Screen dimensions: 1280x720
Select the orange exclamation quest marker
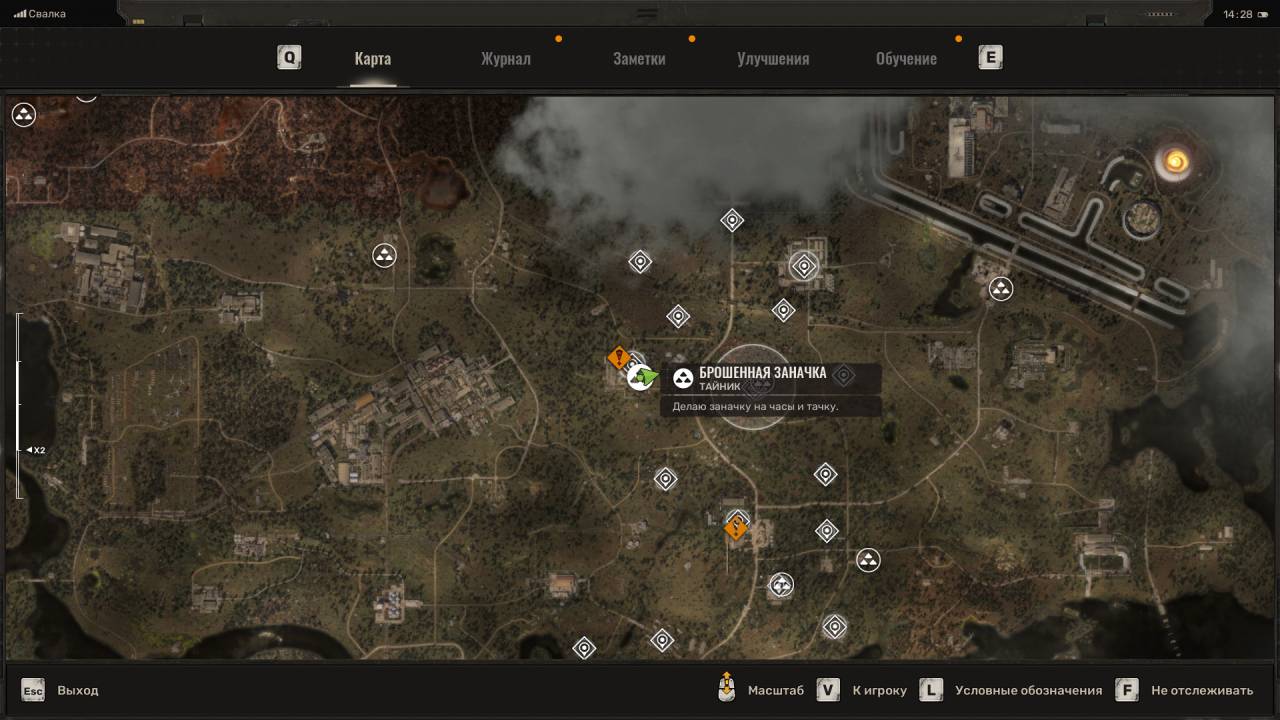620,357
